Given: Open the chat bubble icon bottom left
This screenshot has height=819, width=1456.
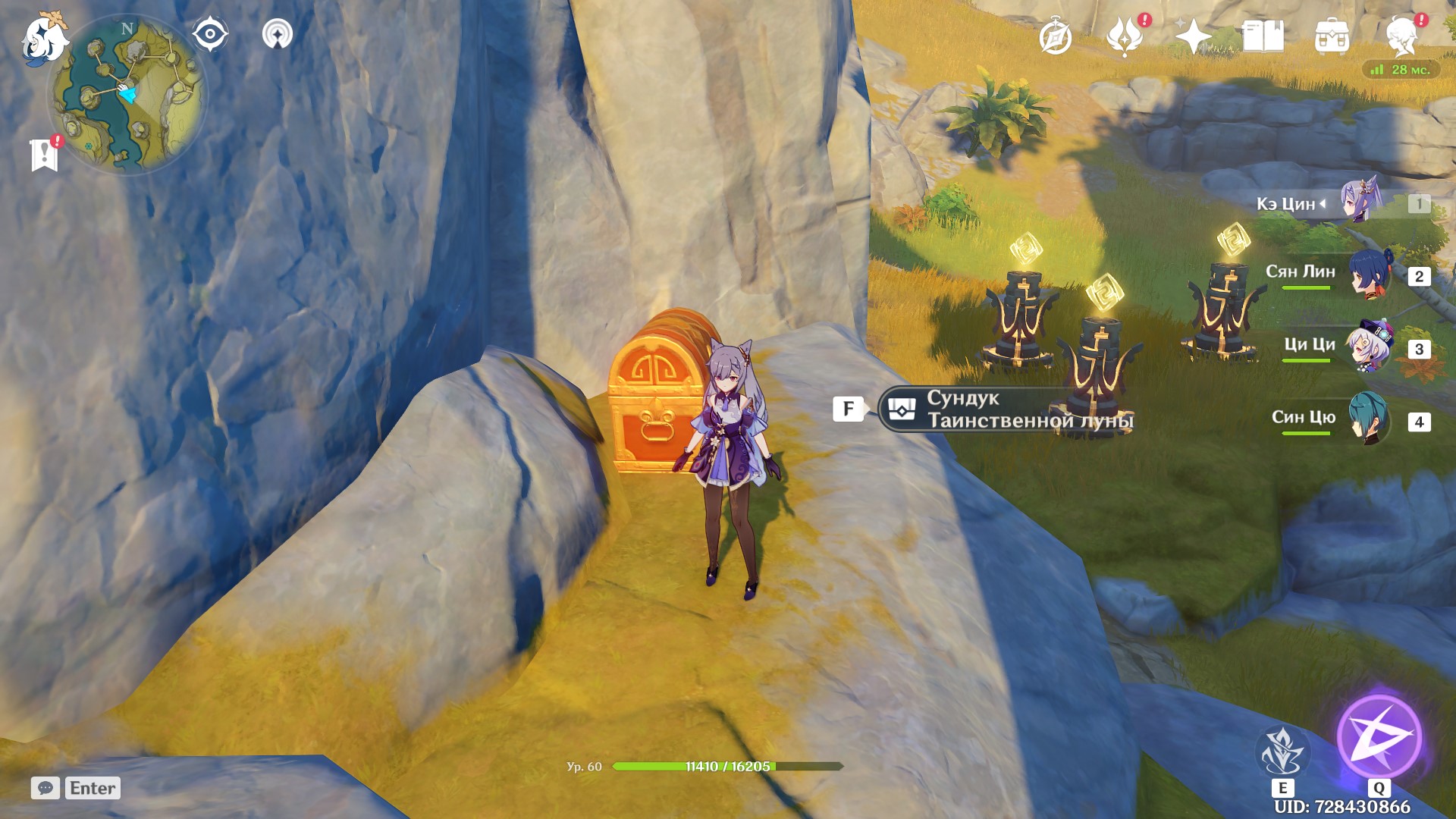Looking at the screenshot, I should pyautogui.click(x=47, y=789).
